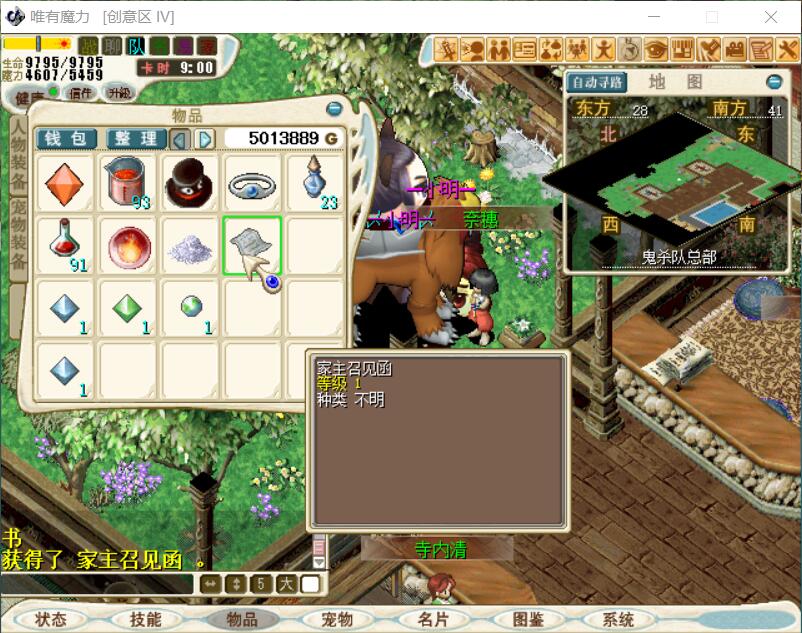Select the green crystal item slot
This screenshot has width=802, height=633.
click(x=127, y=309)
